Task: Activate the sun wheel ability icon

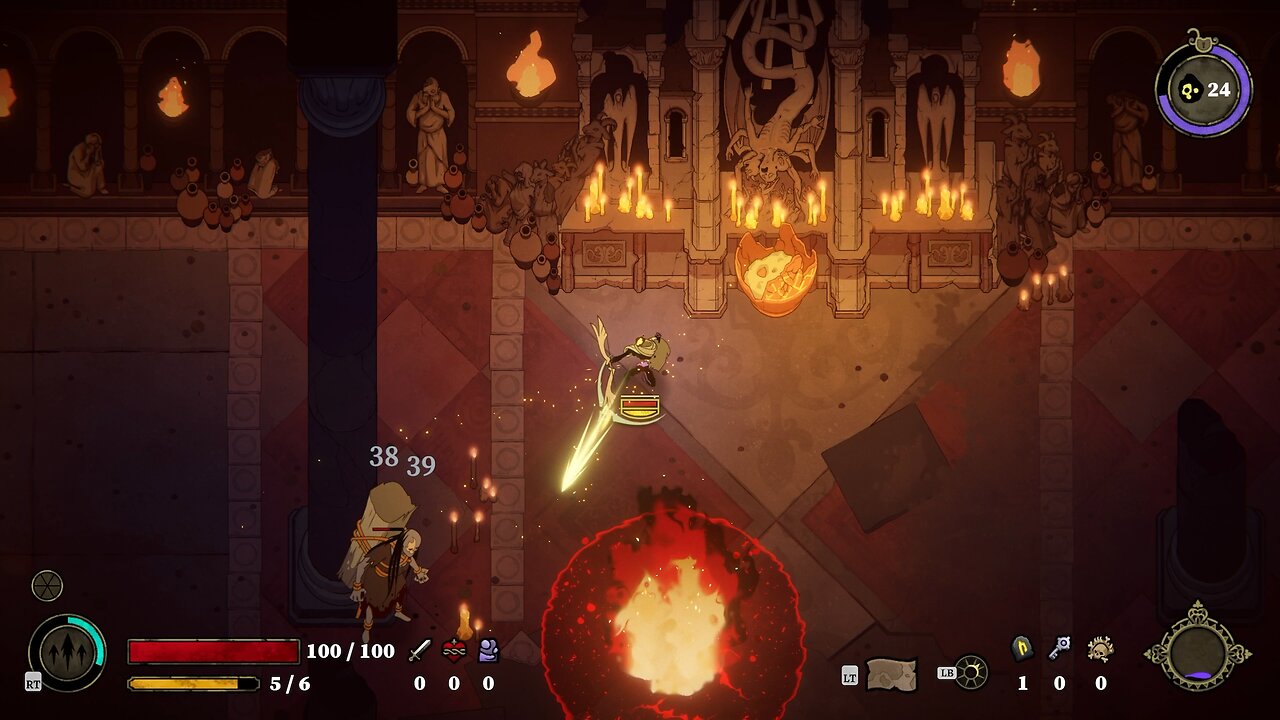Action: (x=971, y=672)
